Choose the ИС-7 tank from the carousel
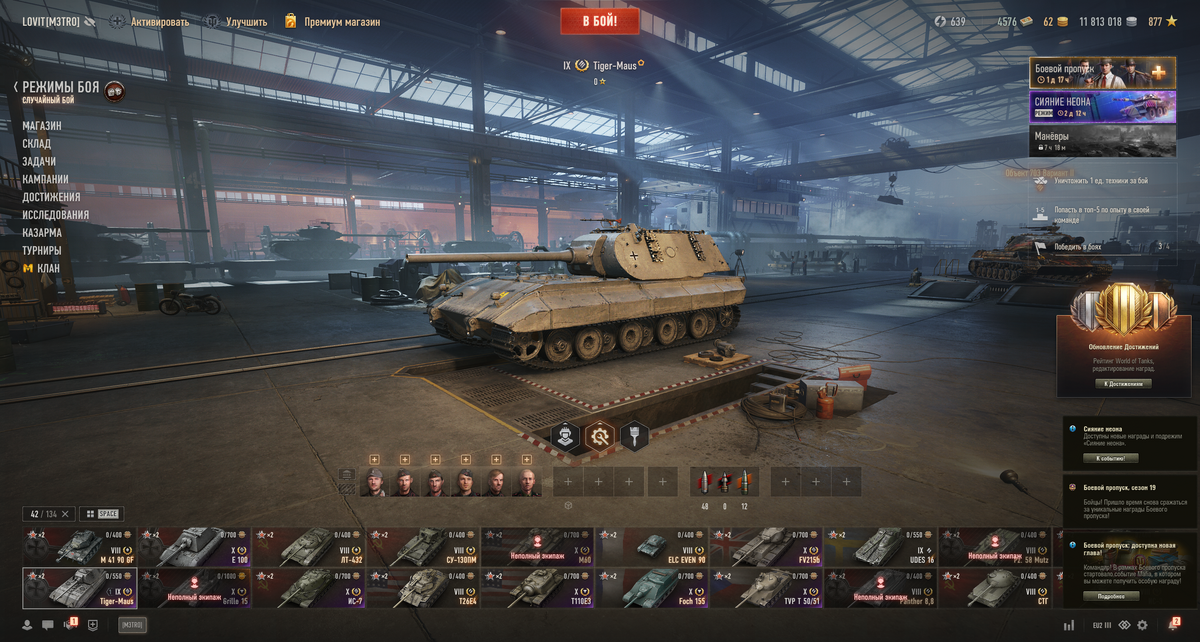This screenshot has height=642, width=1200. click(x=310, y=588)
